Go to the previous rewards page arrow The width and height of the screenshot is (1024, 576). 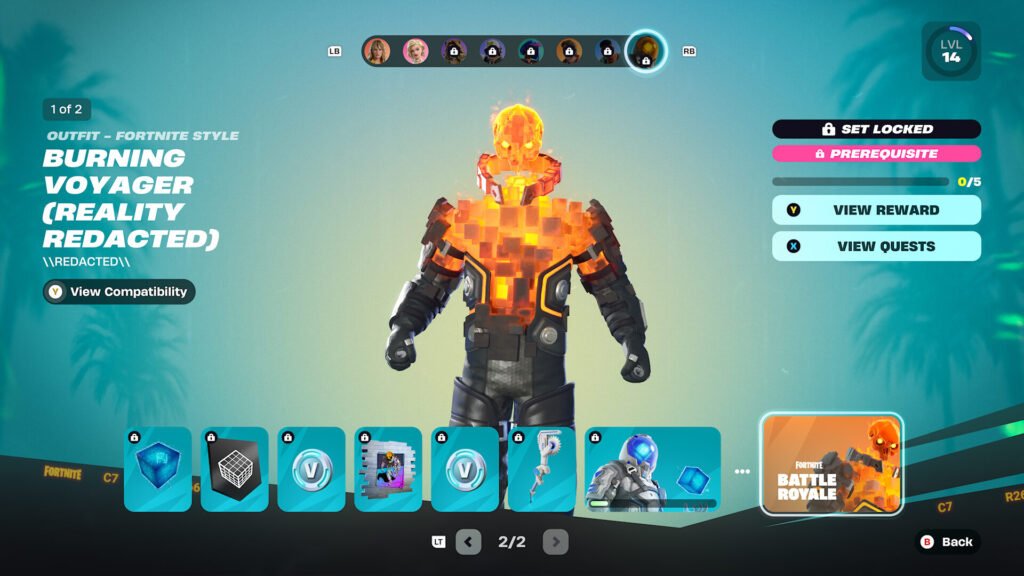tap(468, 542)
